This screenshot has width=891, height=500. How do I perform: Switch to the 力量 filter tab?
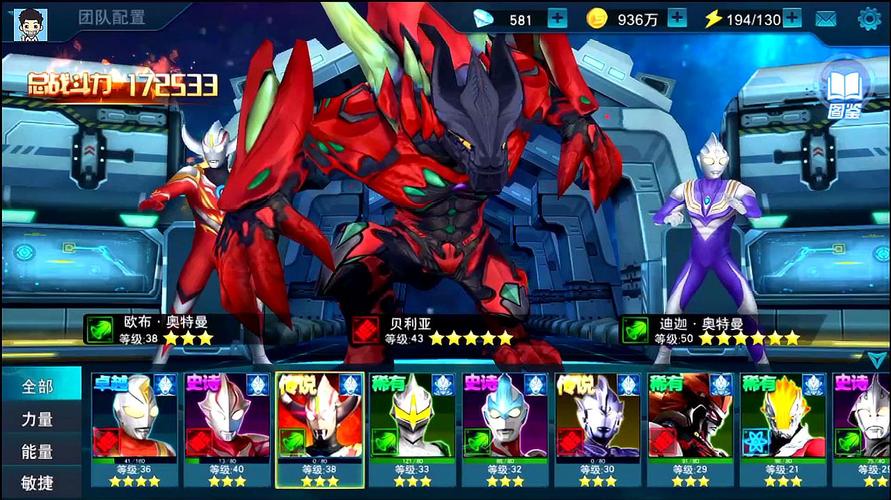point(38,420)
